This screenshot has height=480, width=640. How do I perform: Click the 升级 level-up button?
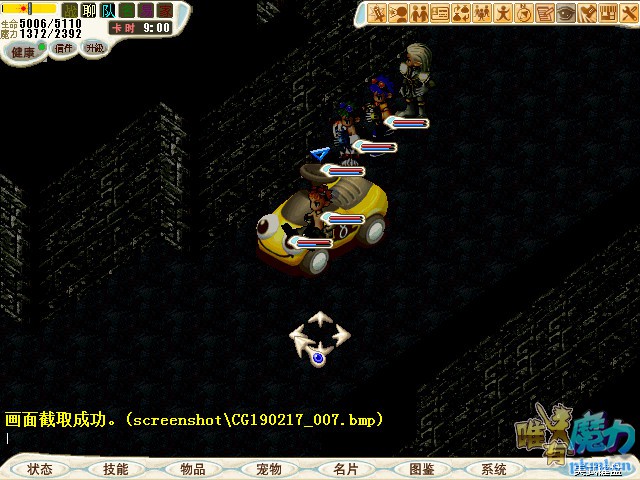click(x=94, y=47)
